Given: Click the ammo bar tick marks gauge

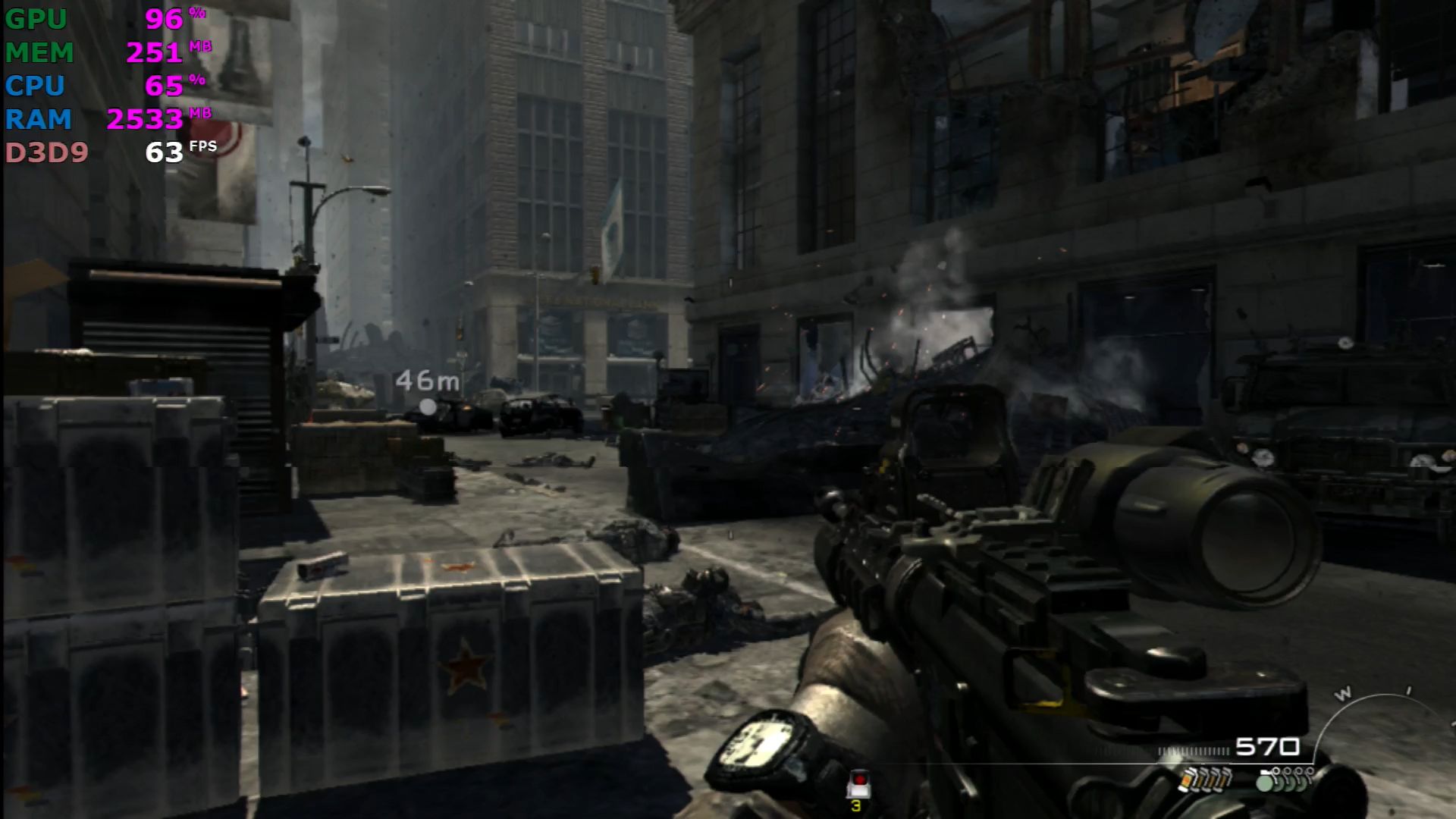Looking at the screenshot, I should pos(1192,750).
